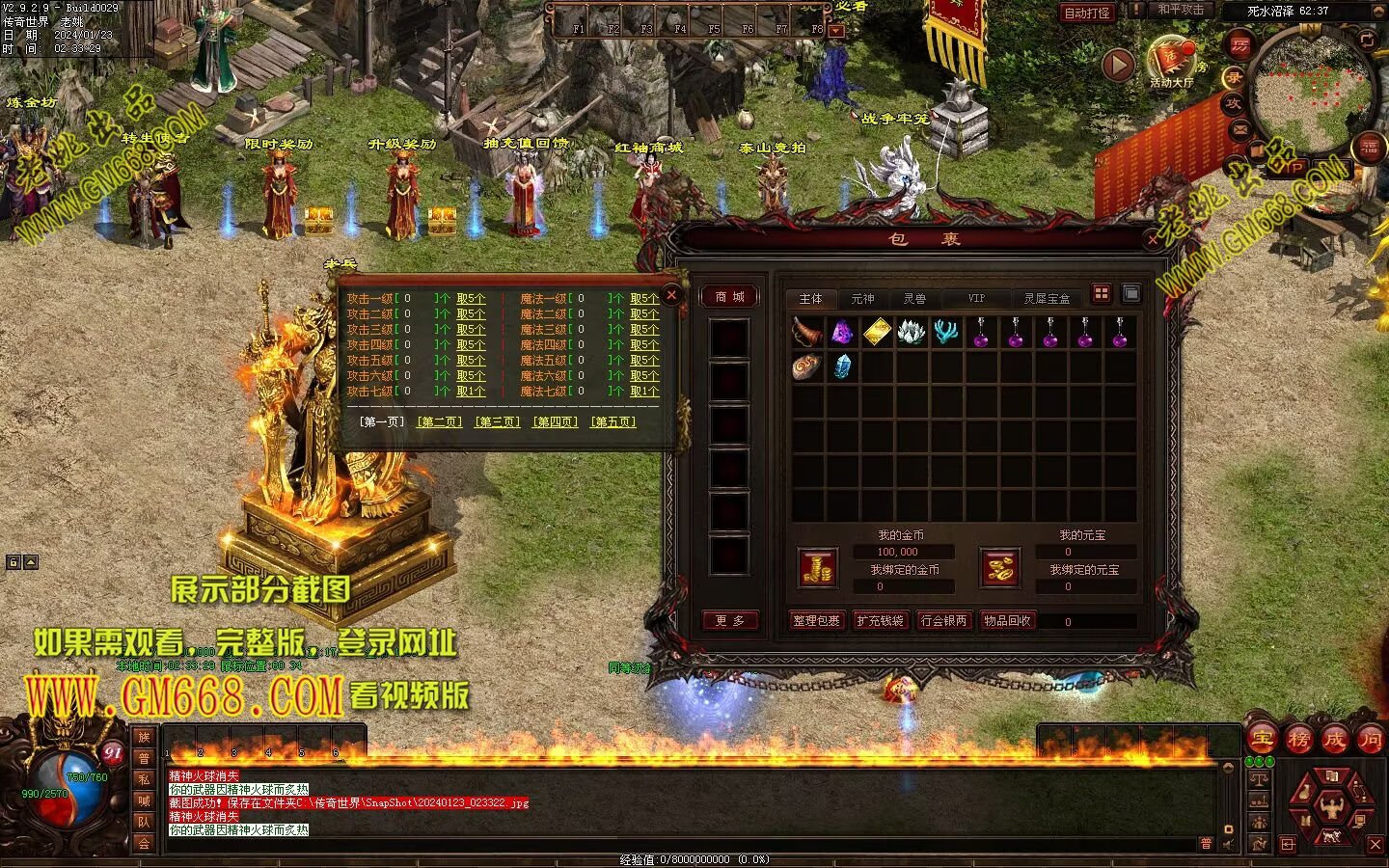Close the NPC item list dialog

(x=672, y=294)
